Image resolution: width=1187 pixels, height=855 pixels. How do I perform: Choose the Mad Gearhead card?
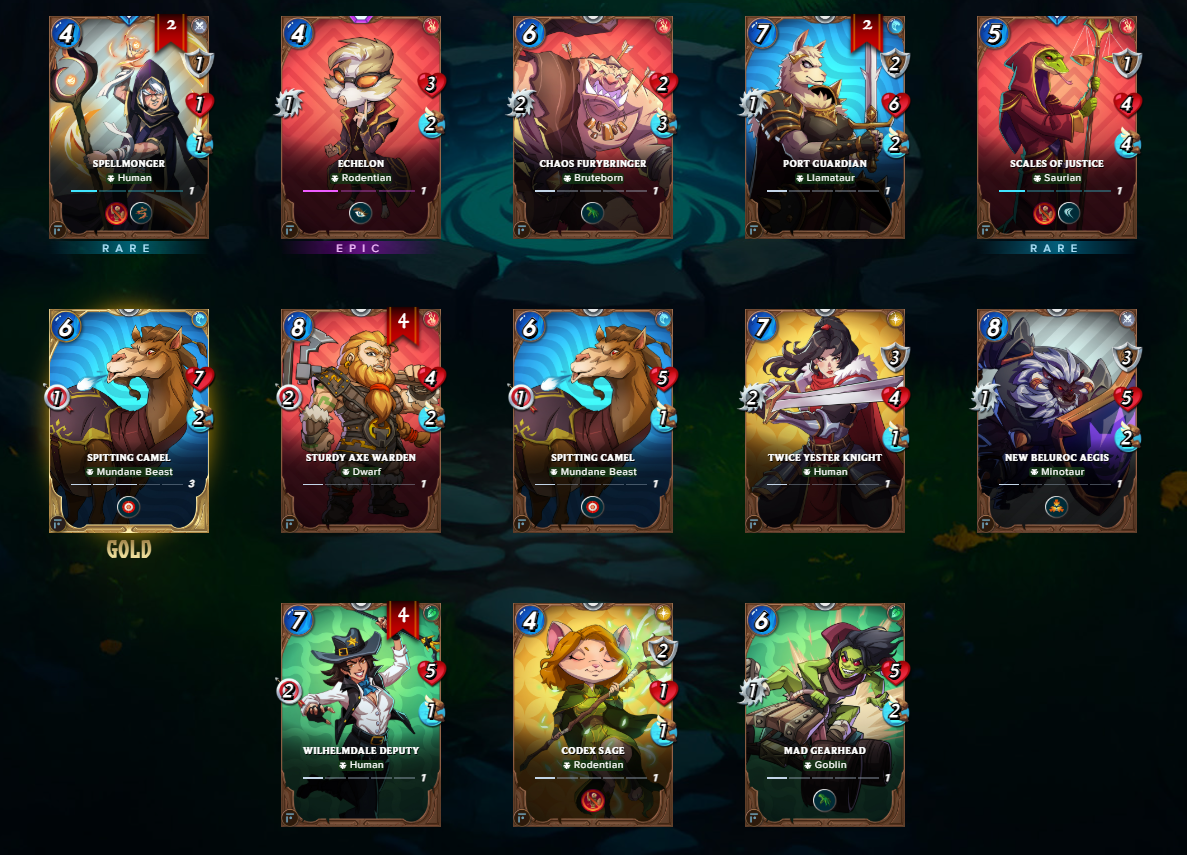click(825, 714)
